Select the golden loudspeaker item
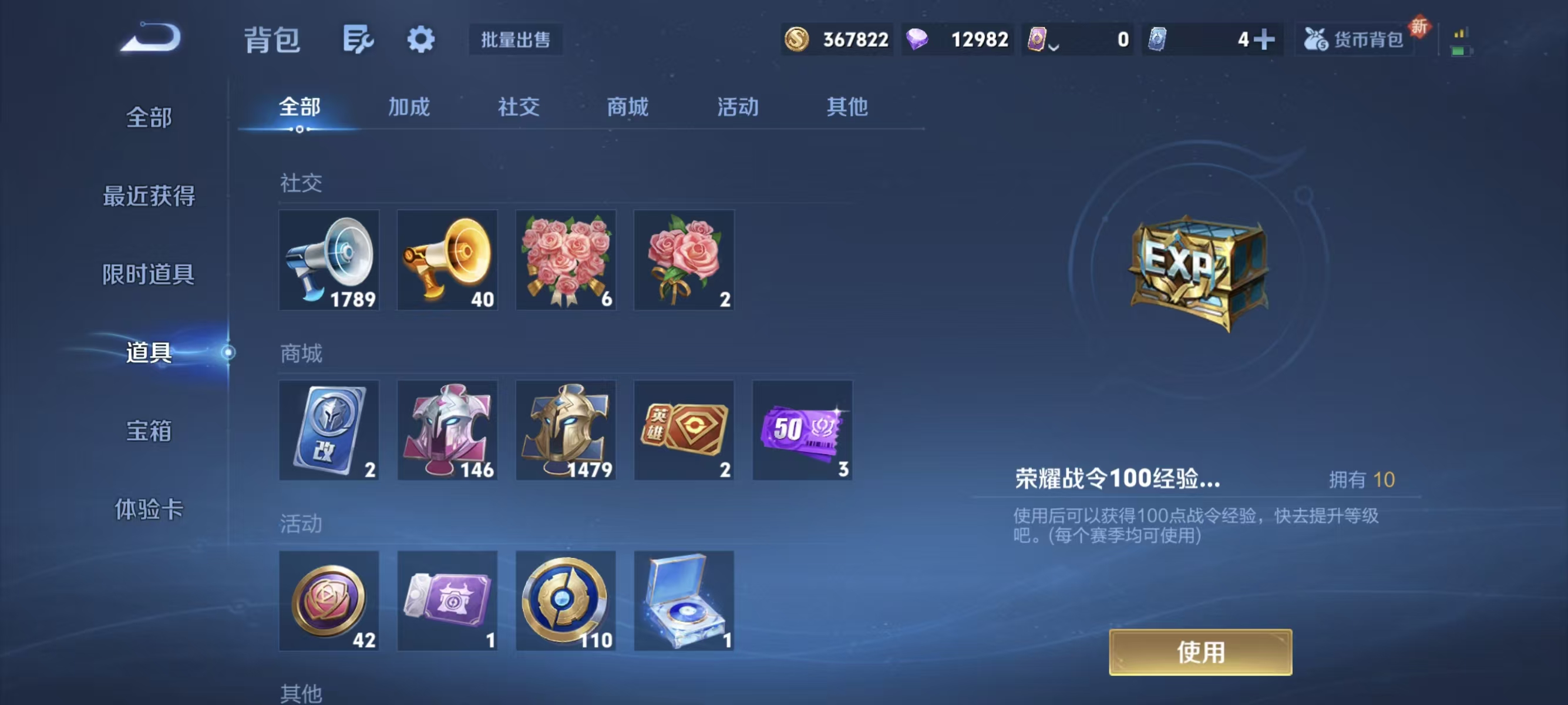Screen dimensions: 1568x705 (x=447, y=261)
